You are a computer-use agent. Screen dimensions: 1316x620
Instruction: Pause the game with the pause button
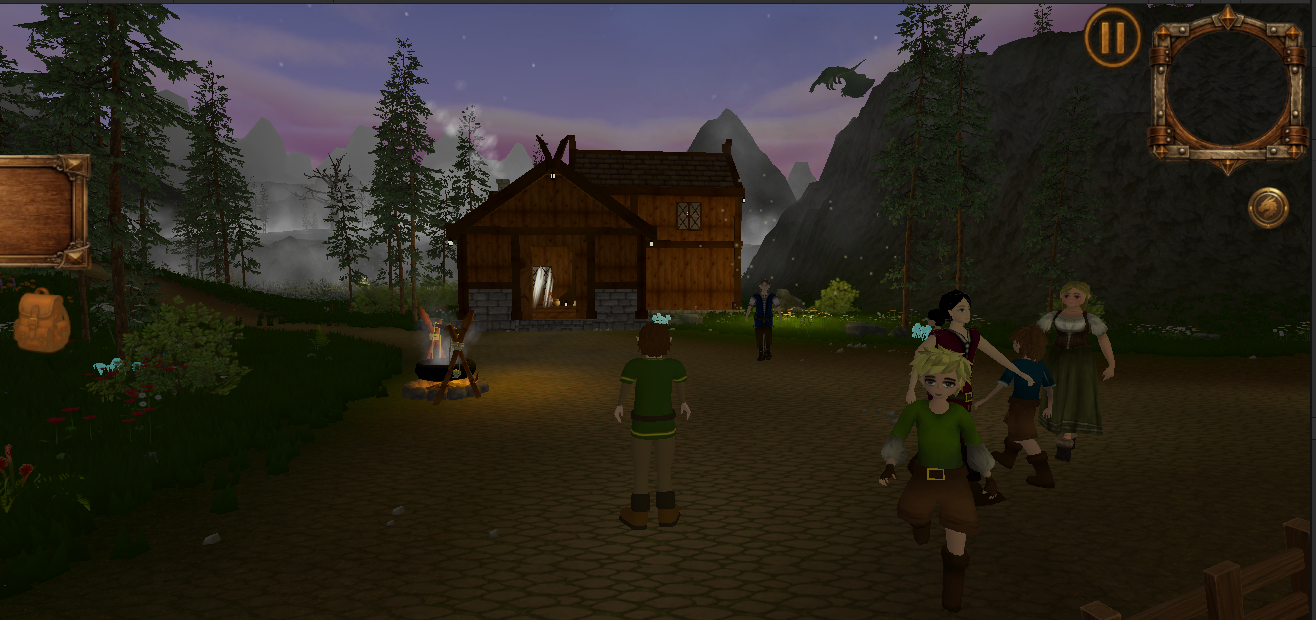click(x=1112, y=38)
